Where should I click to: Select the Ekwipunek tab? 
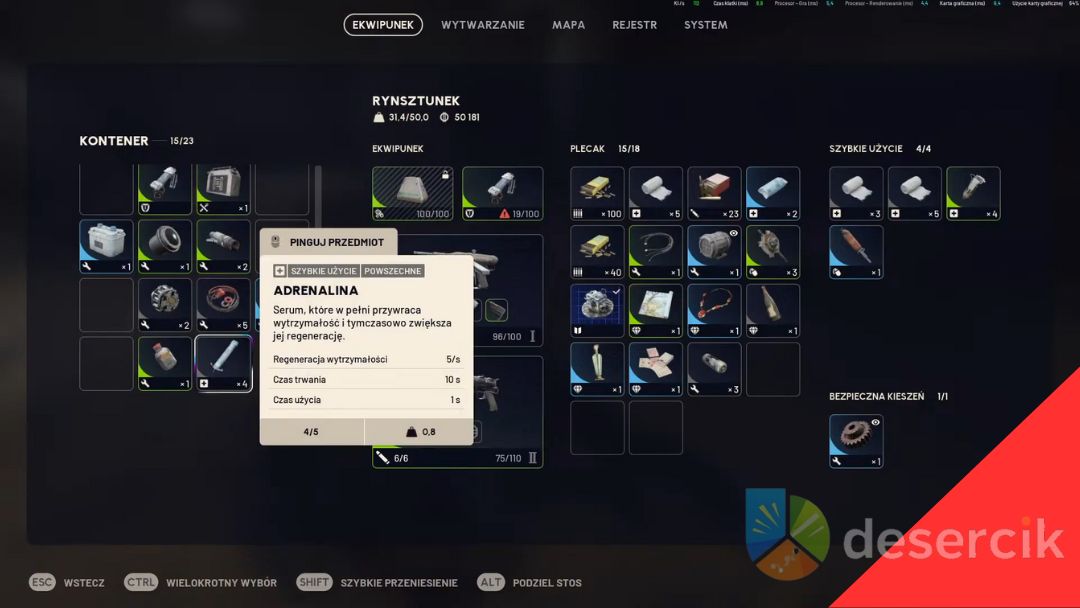[x=383, y=25]
